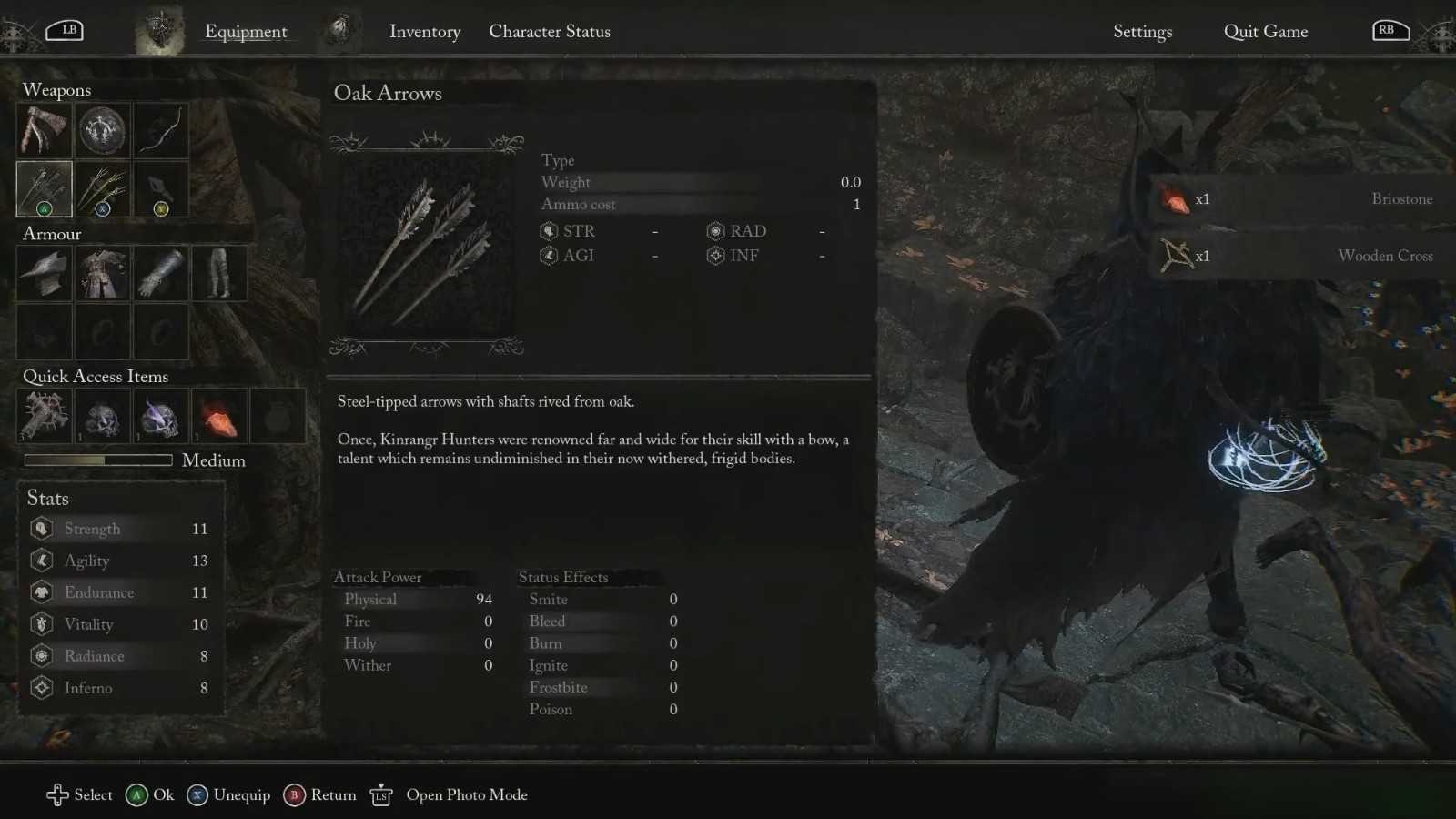1456x819 pixels.
Task: Select the Oak Arrows ammo slot
Action: (x=44, y=188)
